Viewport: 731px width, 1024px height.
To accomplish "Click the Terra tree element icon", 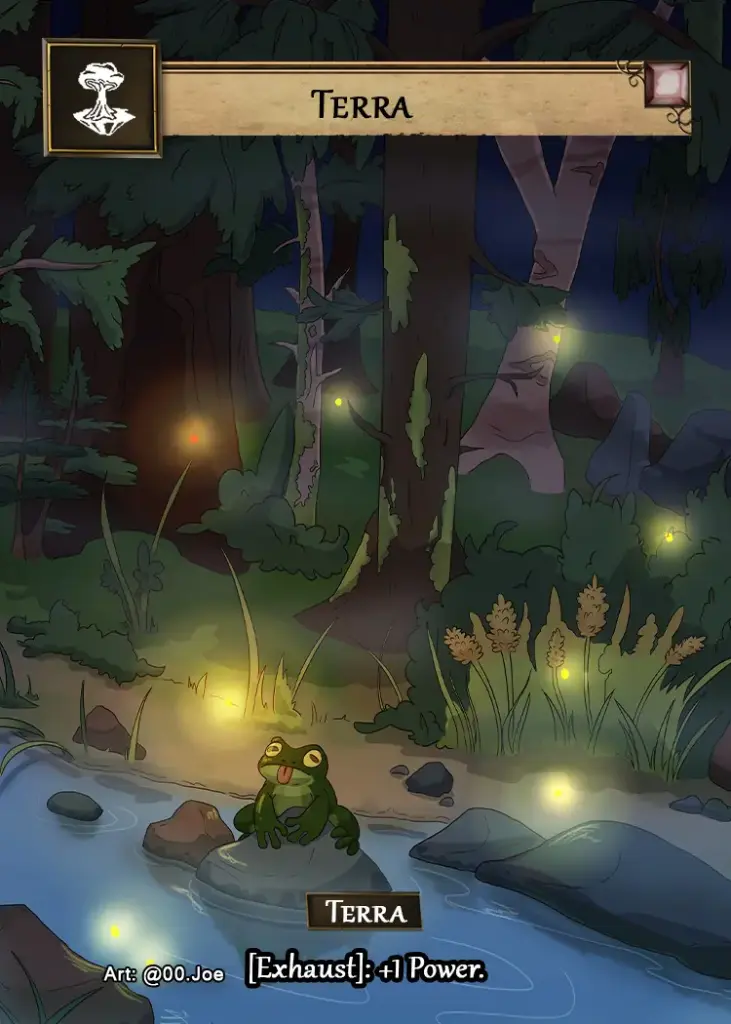I will pyautogui.click(x=101, y=98).
